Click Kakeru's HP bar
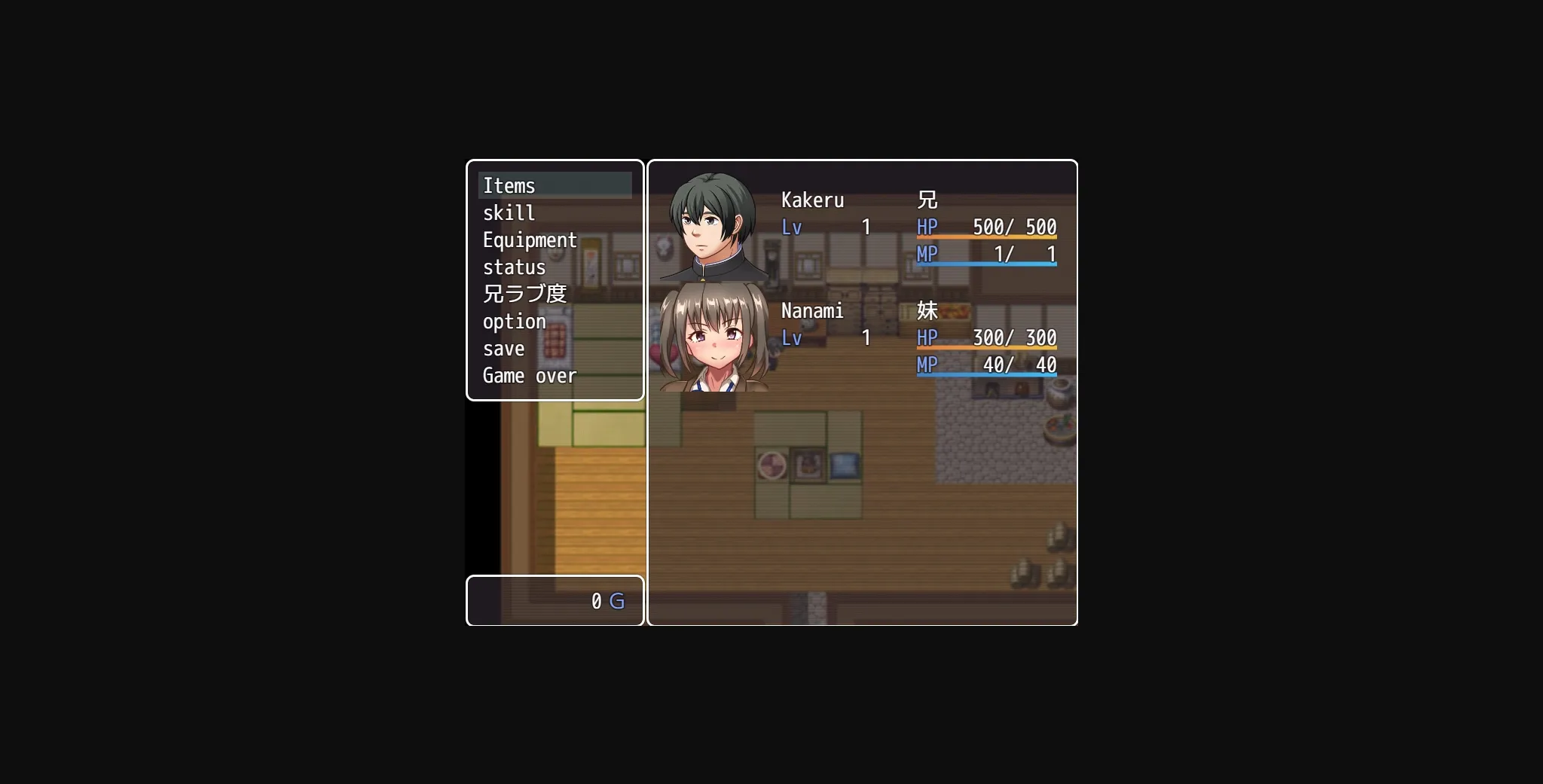1543x784 pixels. [x=987, y=227]
